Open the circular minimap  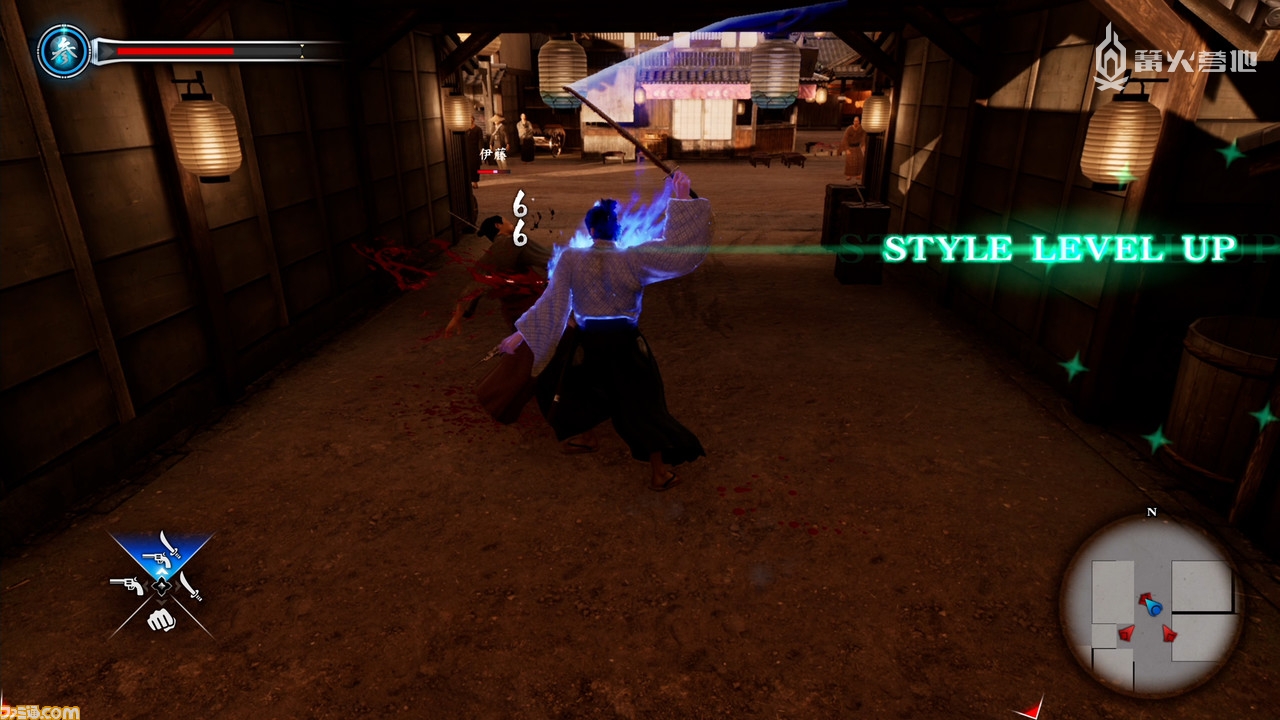point(1151,606)
